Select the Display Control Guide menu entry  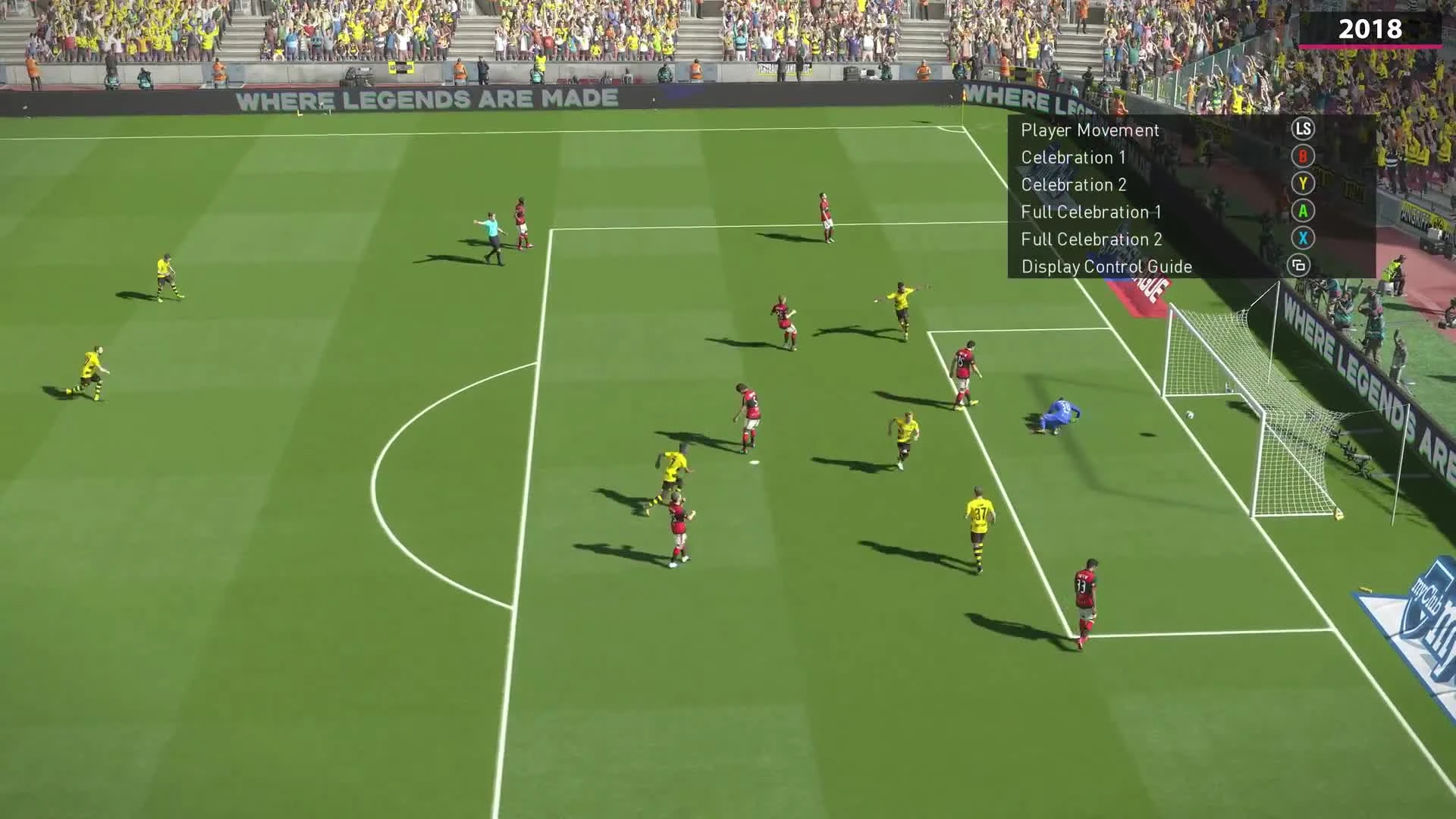click(x=1106, y=266)
